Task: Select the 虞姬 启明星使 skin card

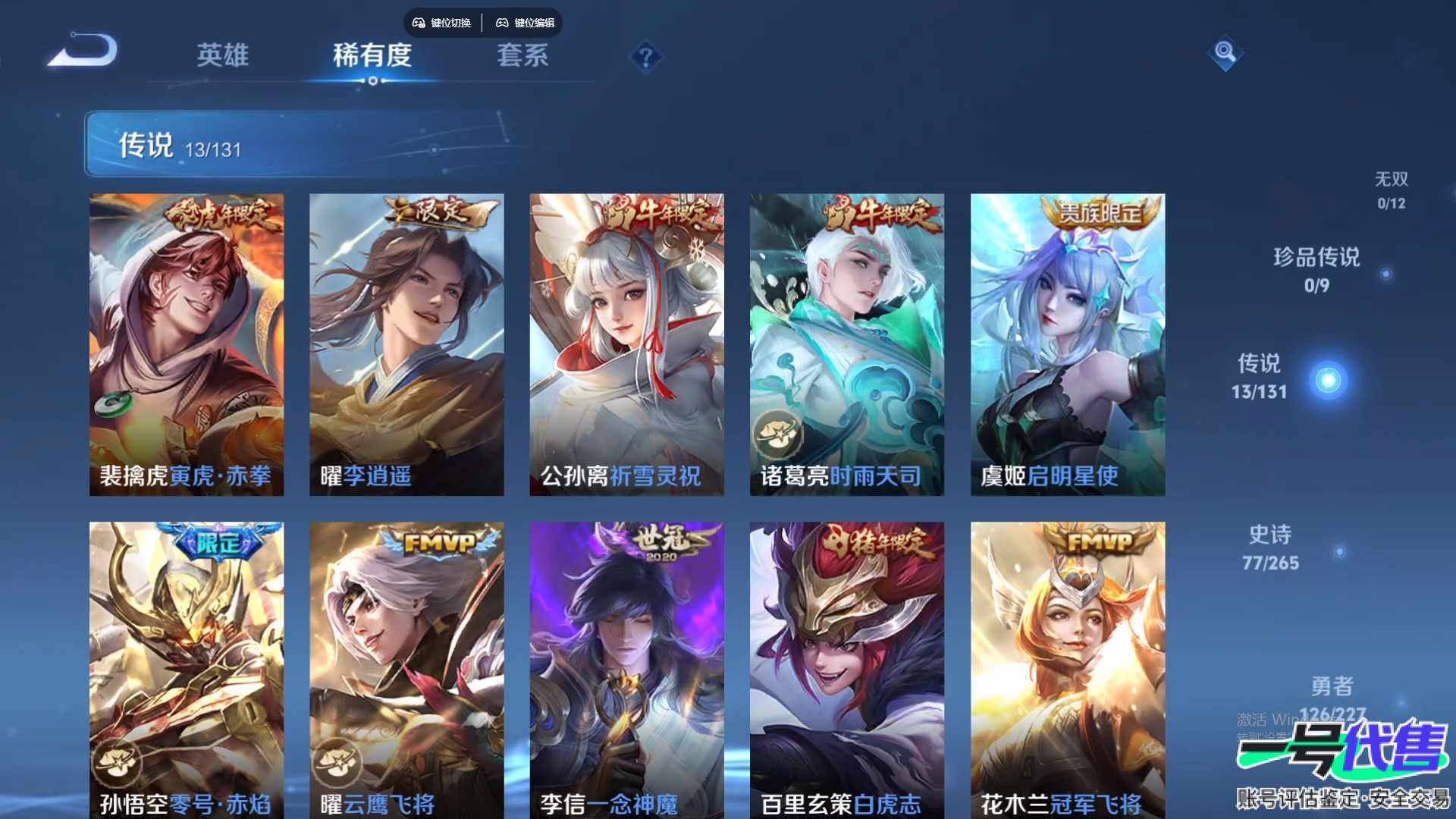Action: [x=1068, y=344]
